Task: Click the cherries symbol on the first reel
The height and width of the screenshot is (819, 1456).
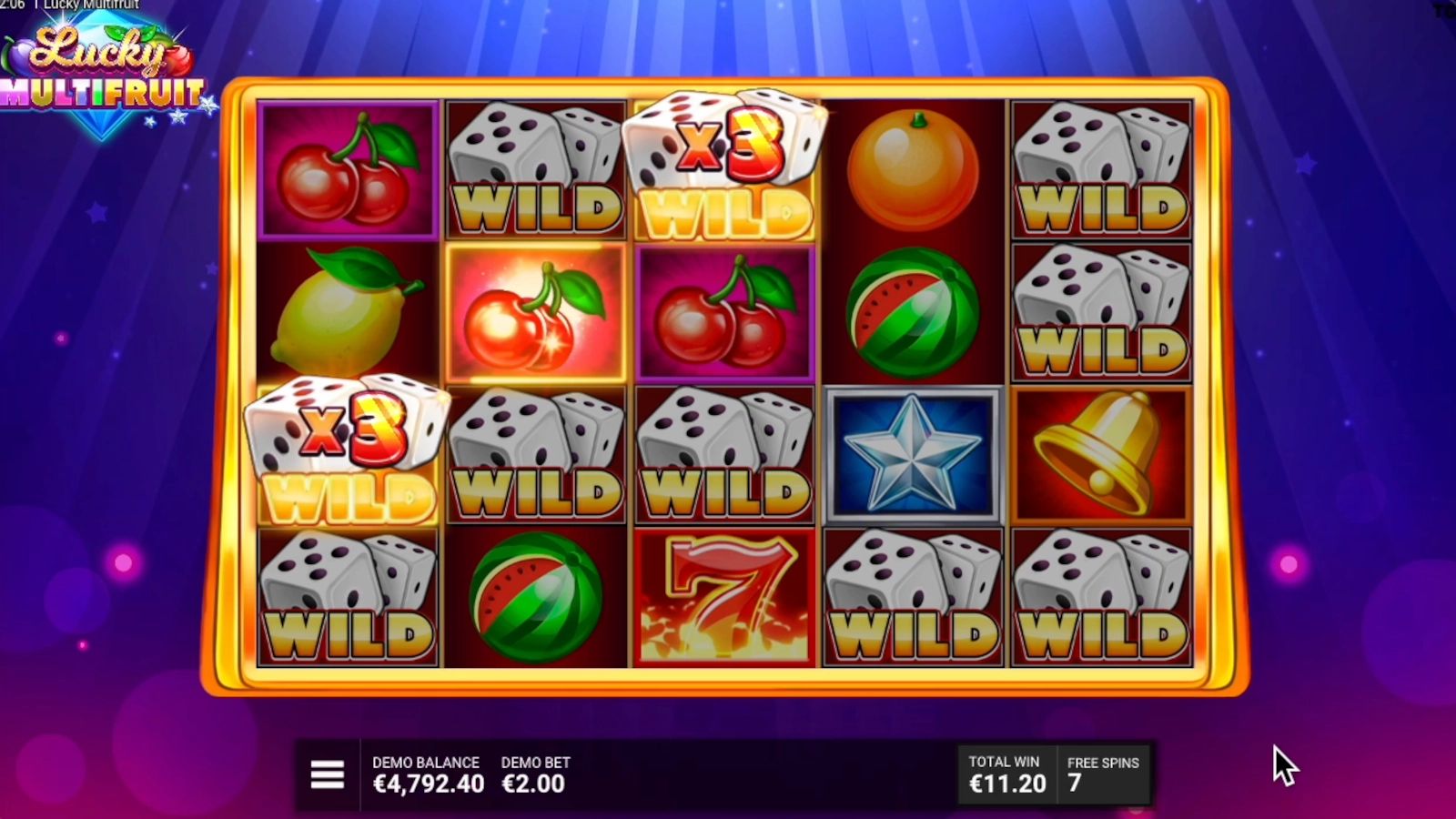Action: (349, 168)
